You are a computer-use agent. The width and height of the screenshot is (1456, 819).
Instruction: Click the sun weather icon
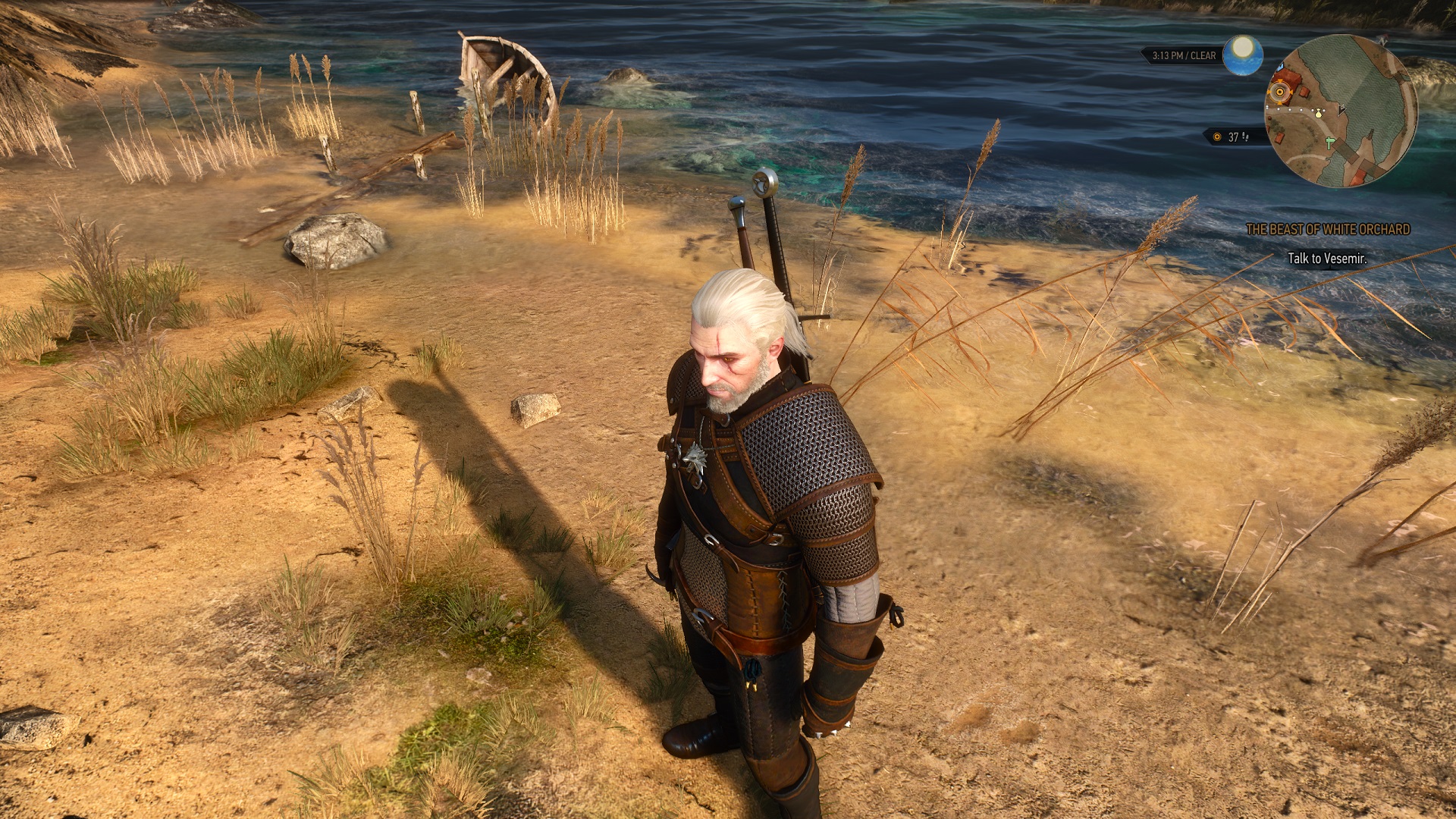tap(1242, 55)
